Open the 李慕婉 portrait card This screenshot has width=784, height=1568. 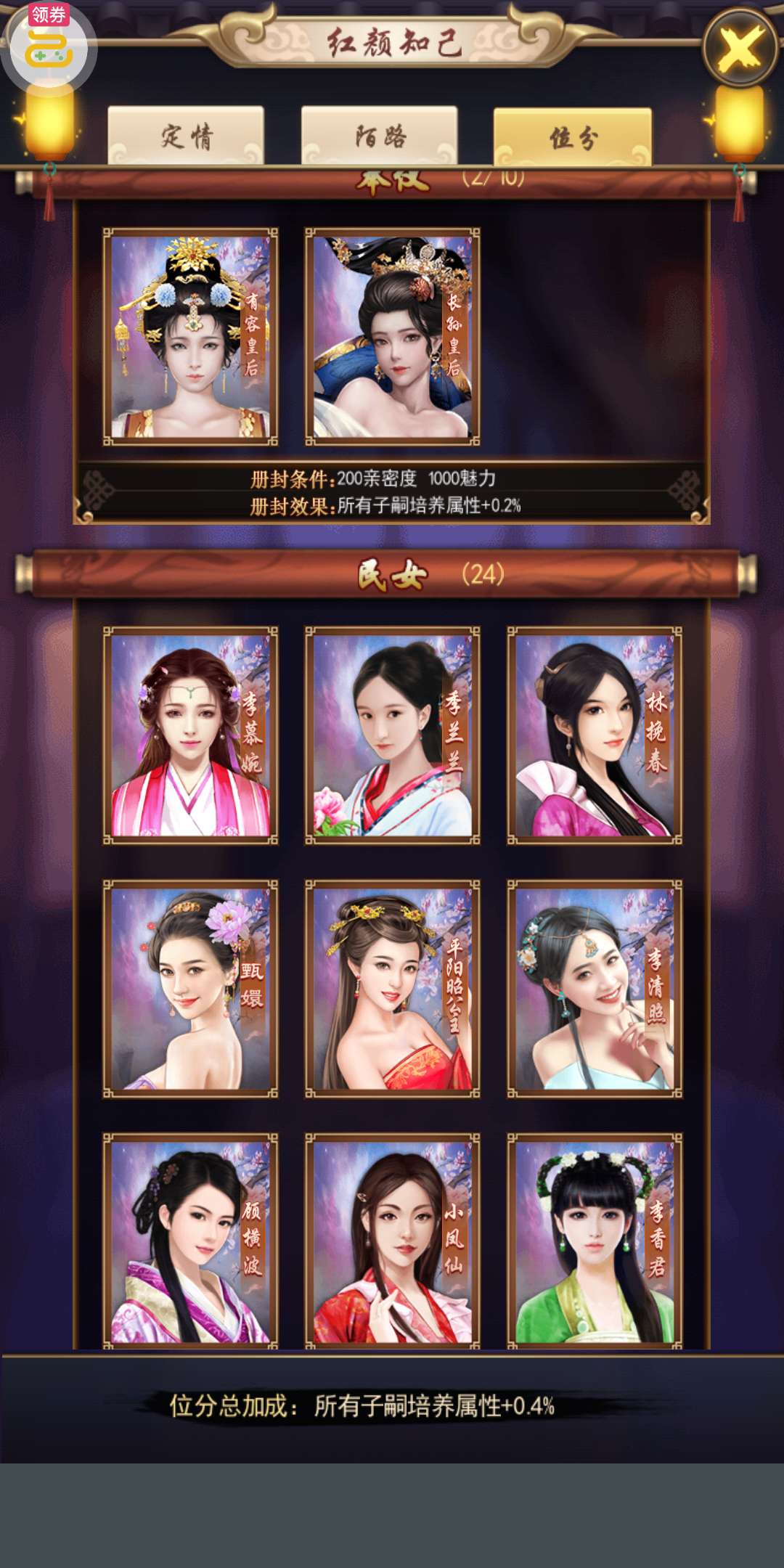(190, 735)
